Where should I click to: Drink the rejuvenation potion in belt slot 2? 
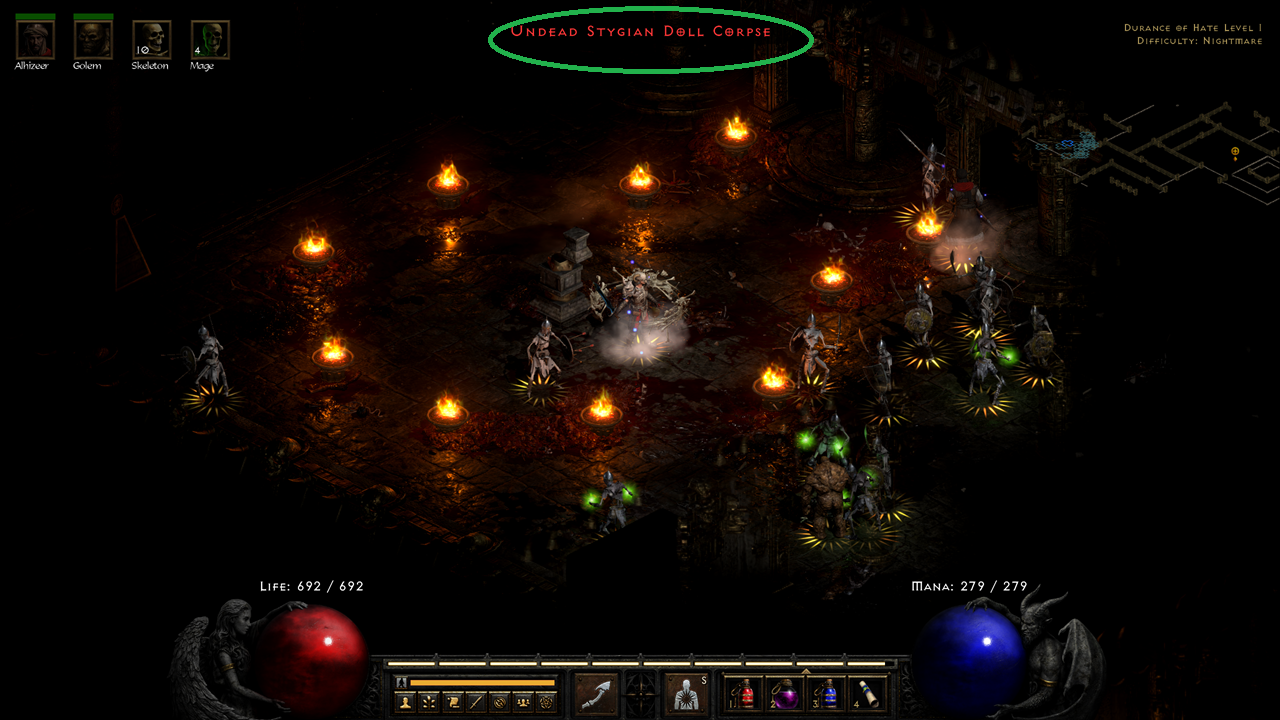(788, 694)
